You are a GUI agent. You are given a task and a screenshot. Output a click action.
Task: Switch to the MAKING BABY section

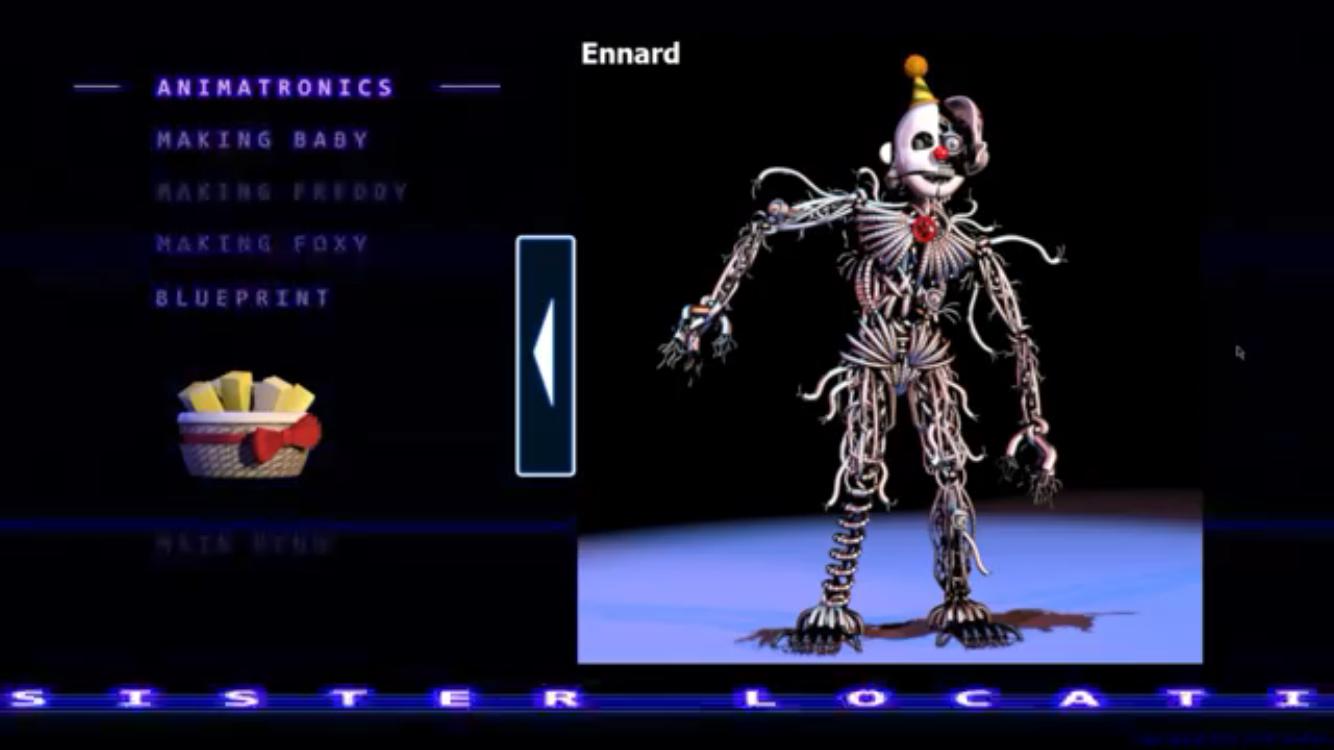[x=261, y=140]
